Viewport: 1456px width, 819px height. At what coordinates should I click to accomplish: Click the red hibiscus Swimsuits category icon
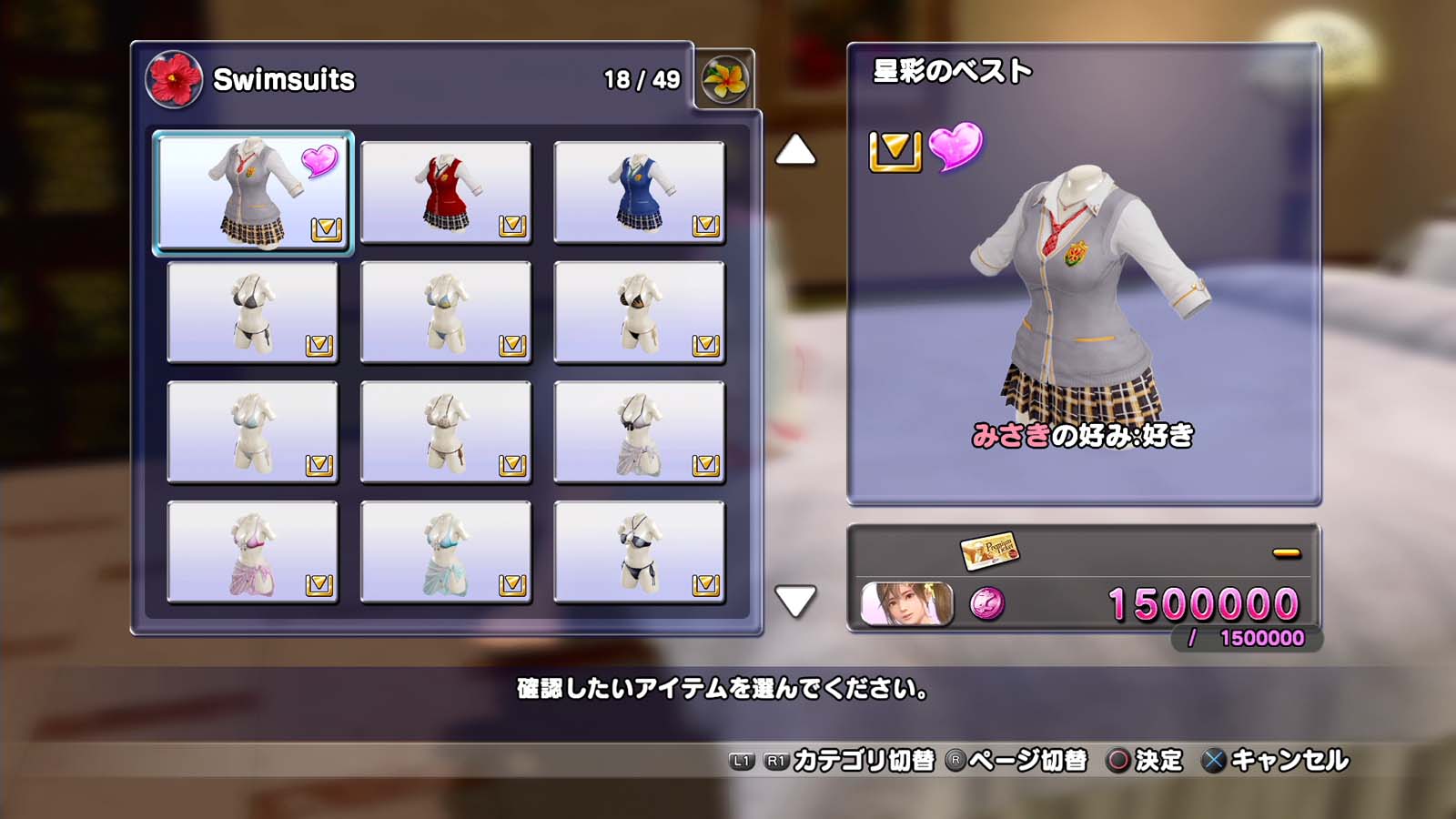click(173, 79)
